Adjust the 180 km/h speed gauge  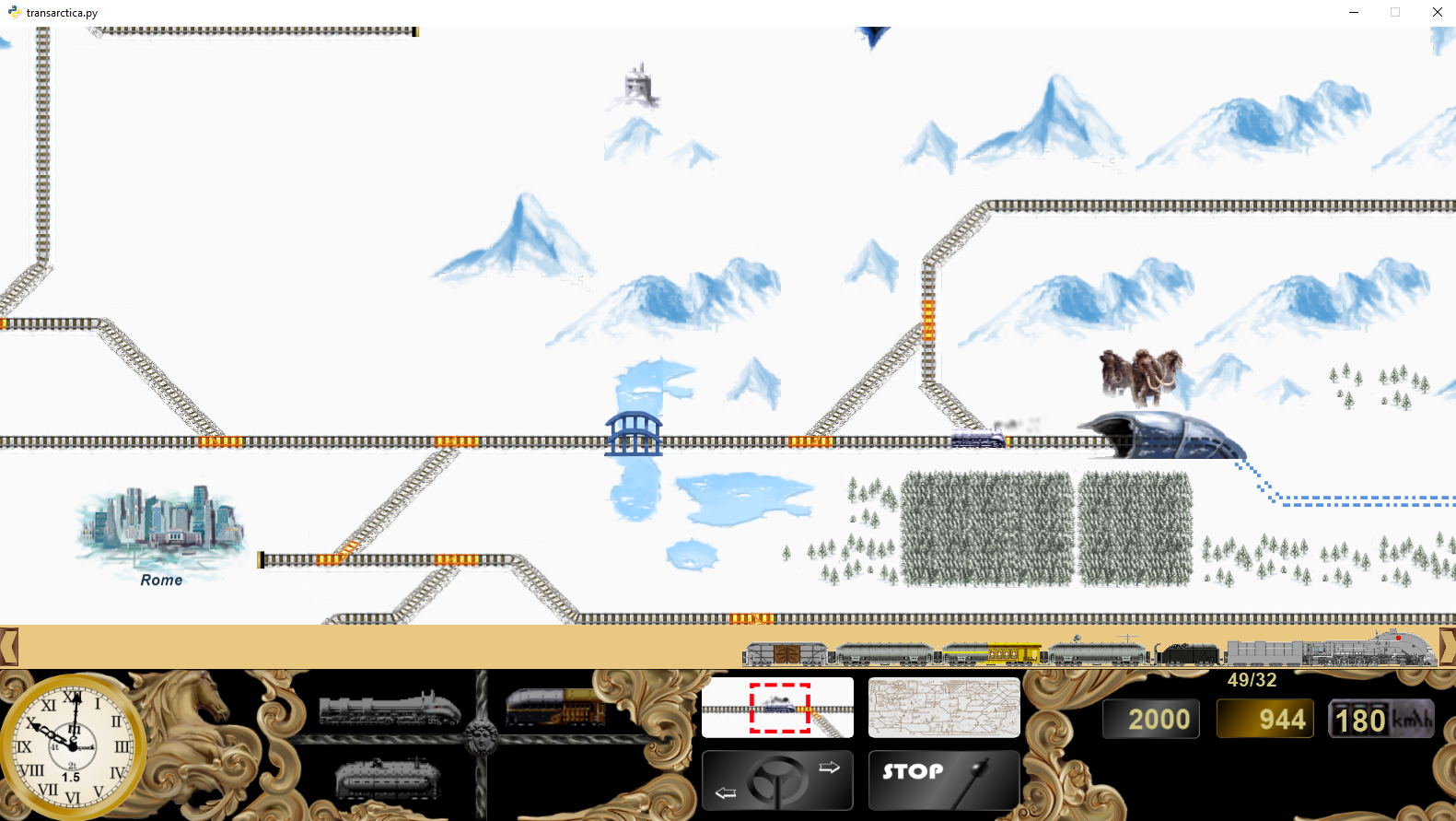click(x=1380, y=719)
